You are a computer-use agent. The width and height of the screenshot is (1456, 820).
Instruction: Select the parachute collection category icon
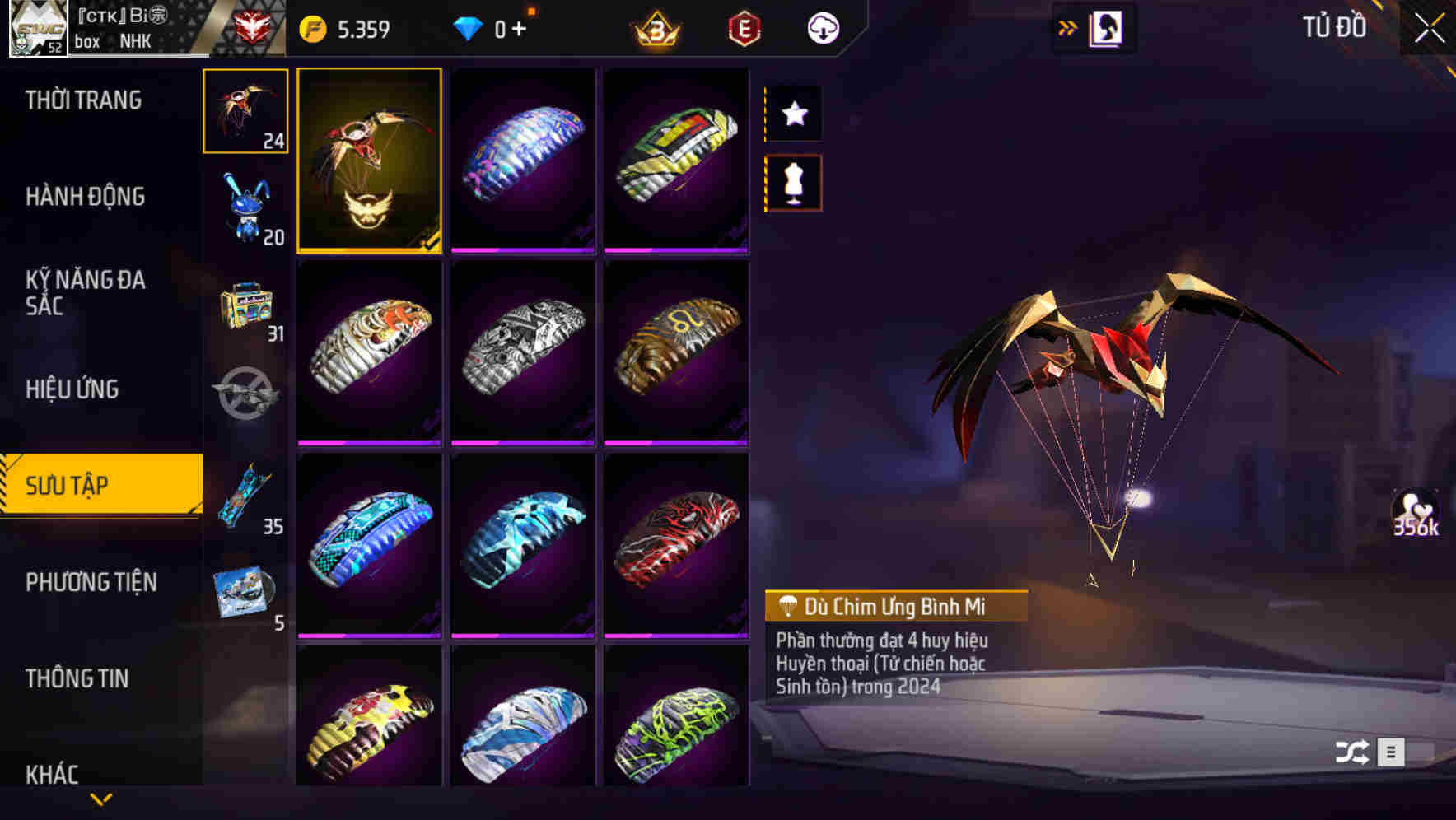pyautogui.click(x=245, y=111)
